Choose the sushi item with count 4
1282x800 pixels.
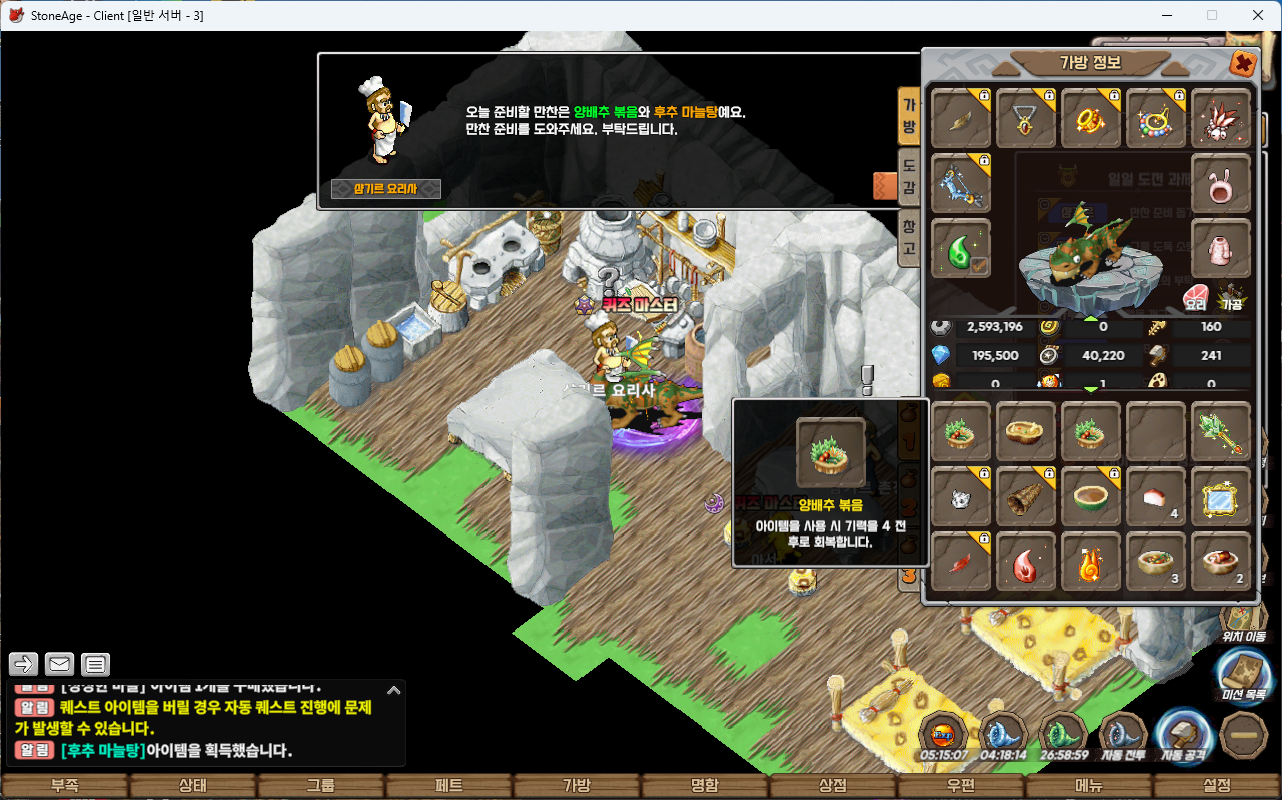[x=1156, y=496]
